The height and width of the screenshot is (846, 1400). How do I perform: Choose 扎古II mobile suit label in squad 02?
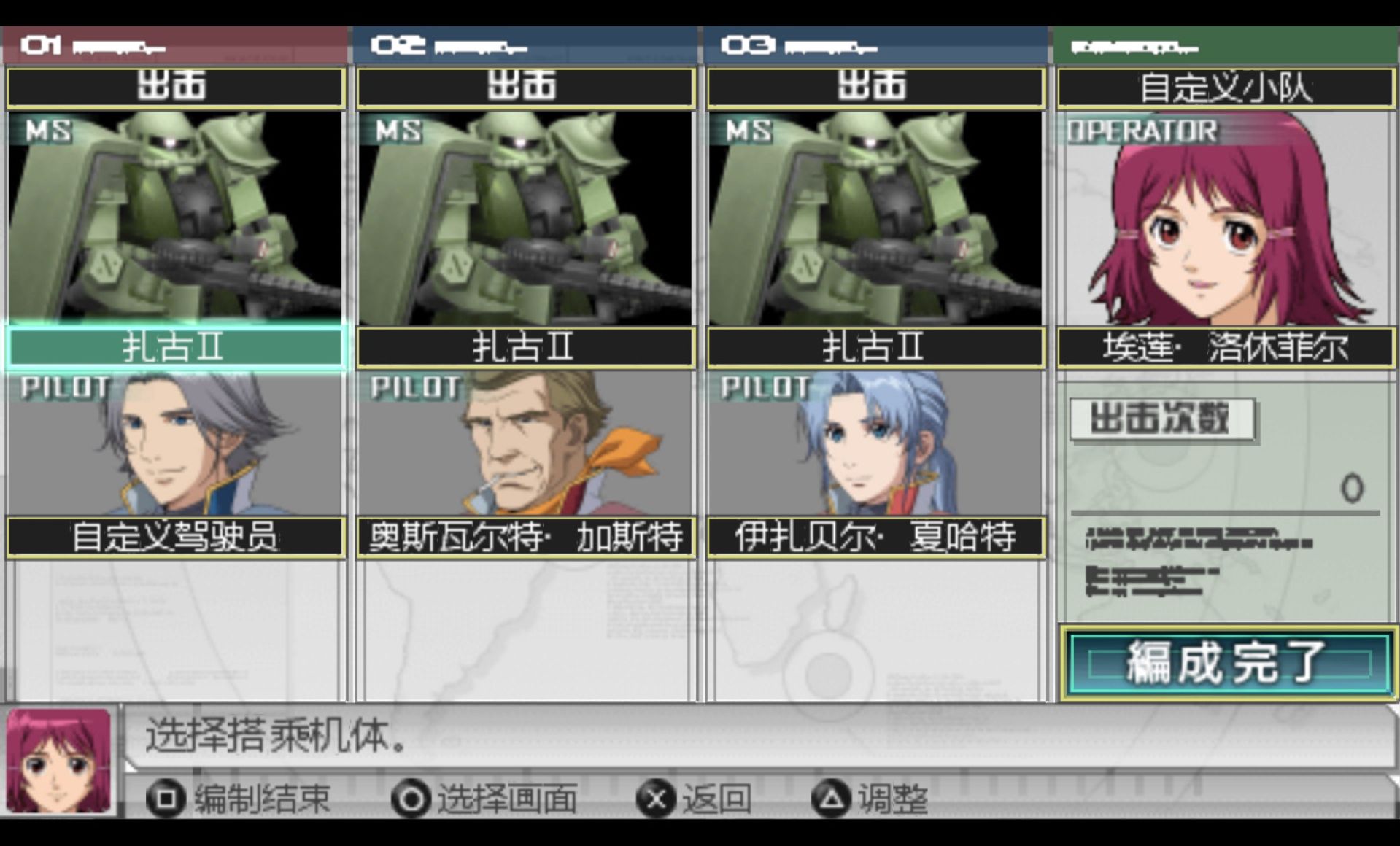tap(525, 347)
